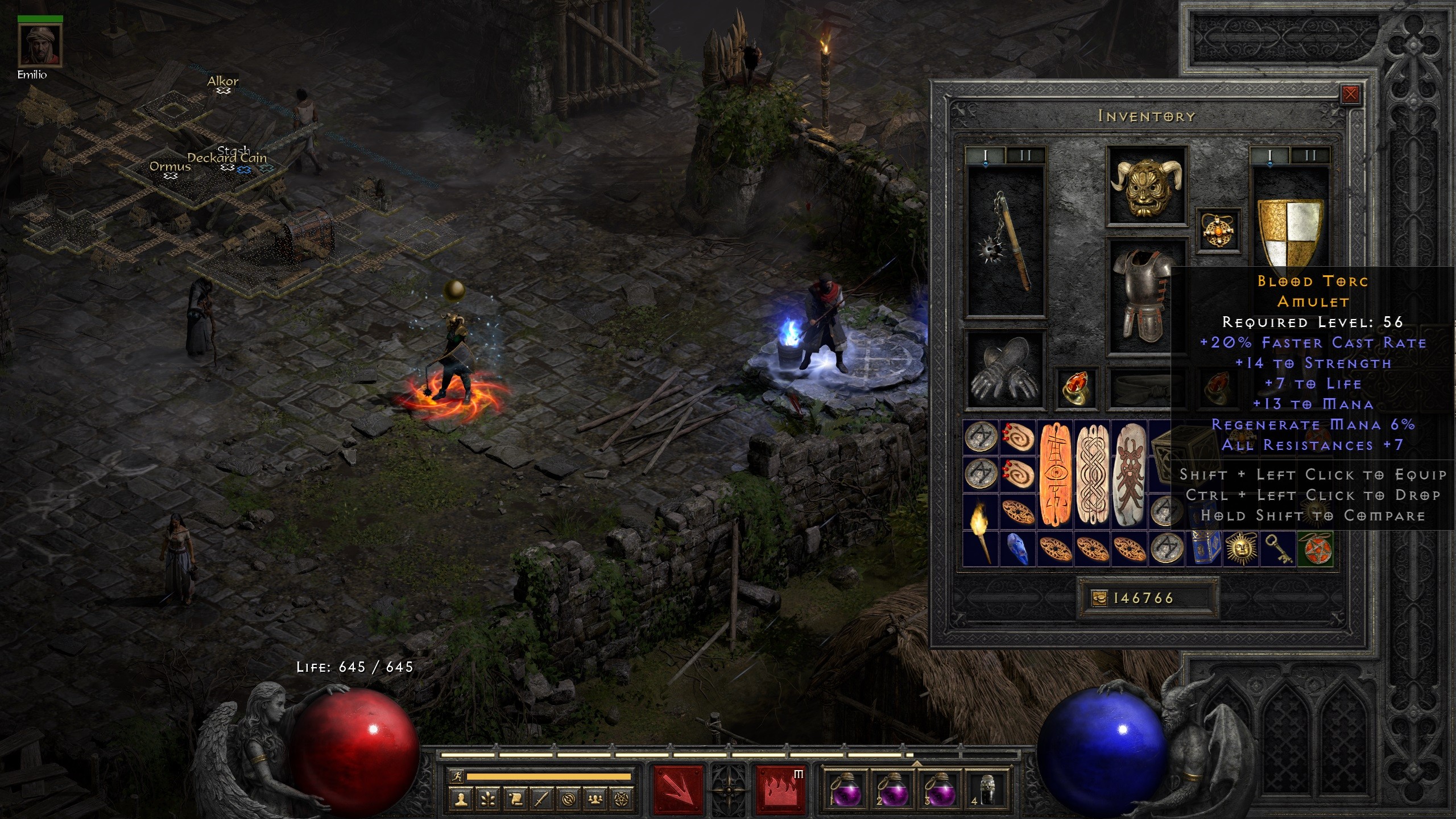The height and width of the screenshot is (819, 1456).
Task: Select the equipped amulet slot
Action: (x=1218, y=230)
